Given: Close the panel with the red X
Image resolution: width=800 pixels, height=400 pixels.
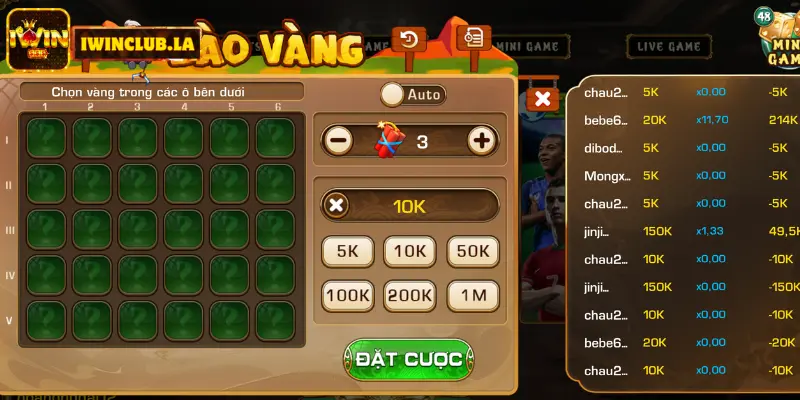Looking at the screenshot, I should (x=542, y=98).
